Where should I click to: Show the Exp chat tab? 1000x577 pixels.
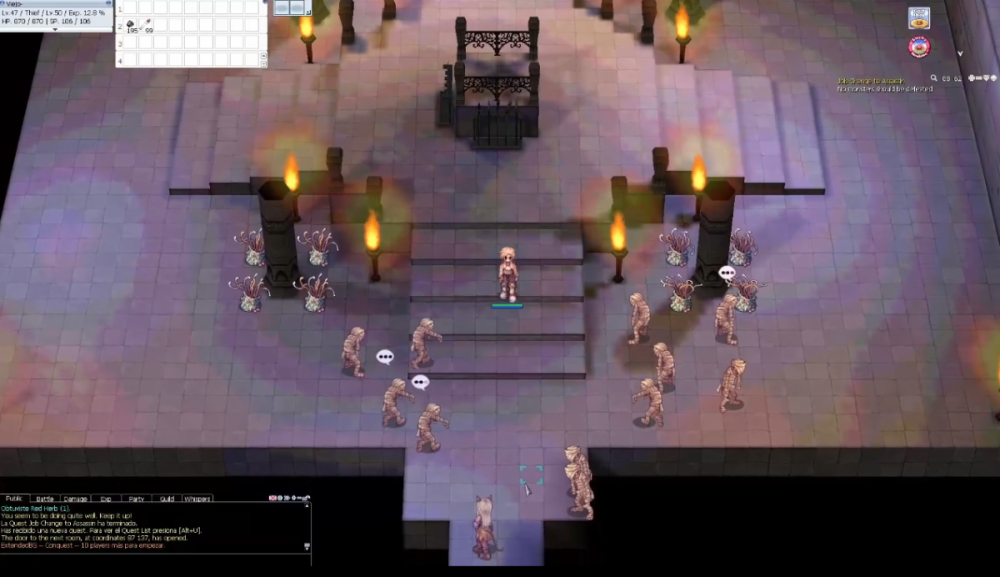point(106,498)
